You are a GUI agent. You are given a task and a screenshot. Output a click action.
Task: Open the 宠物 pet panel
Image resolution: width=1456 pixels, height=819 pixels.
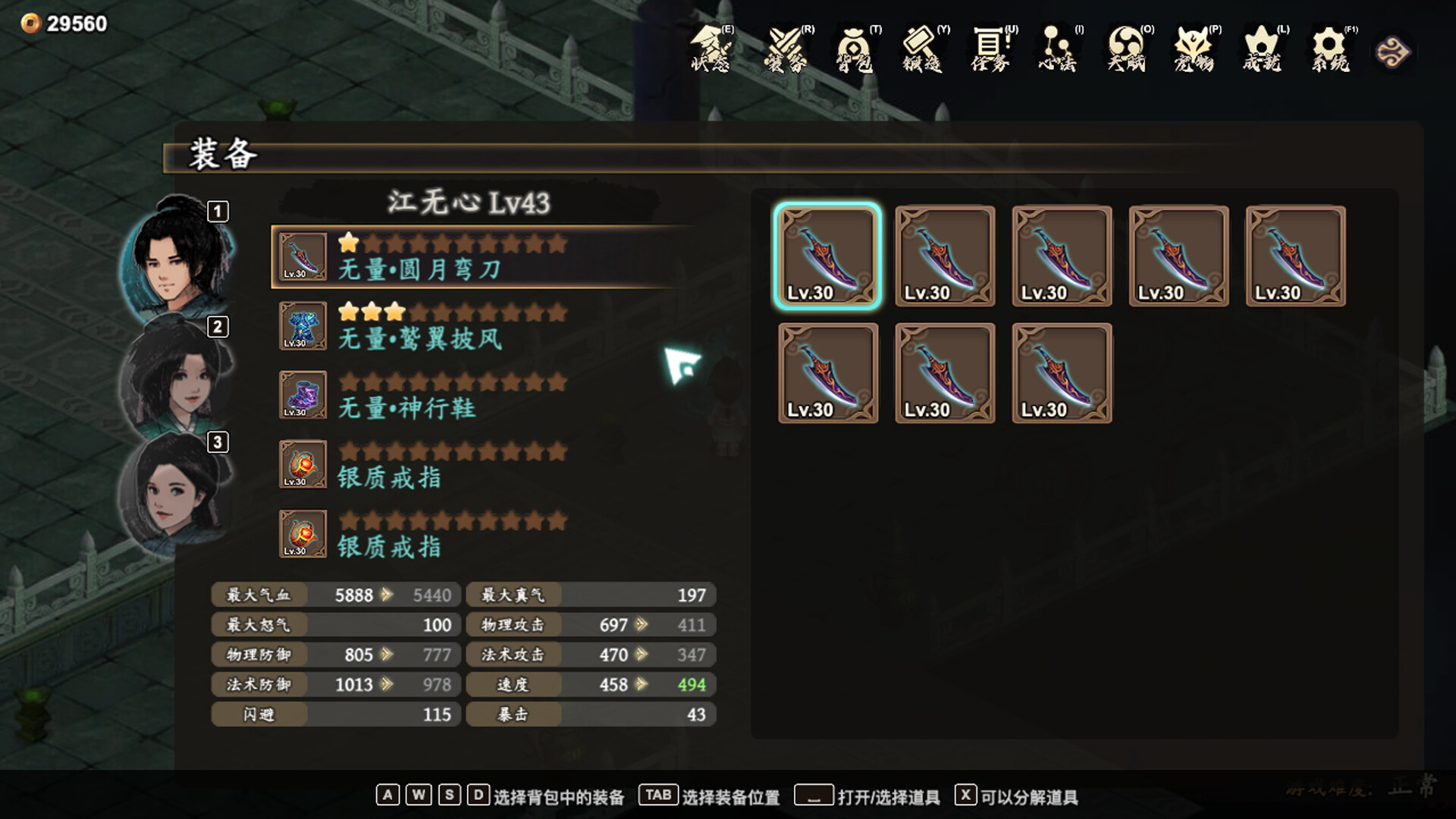(1194, 53)
